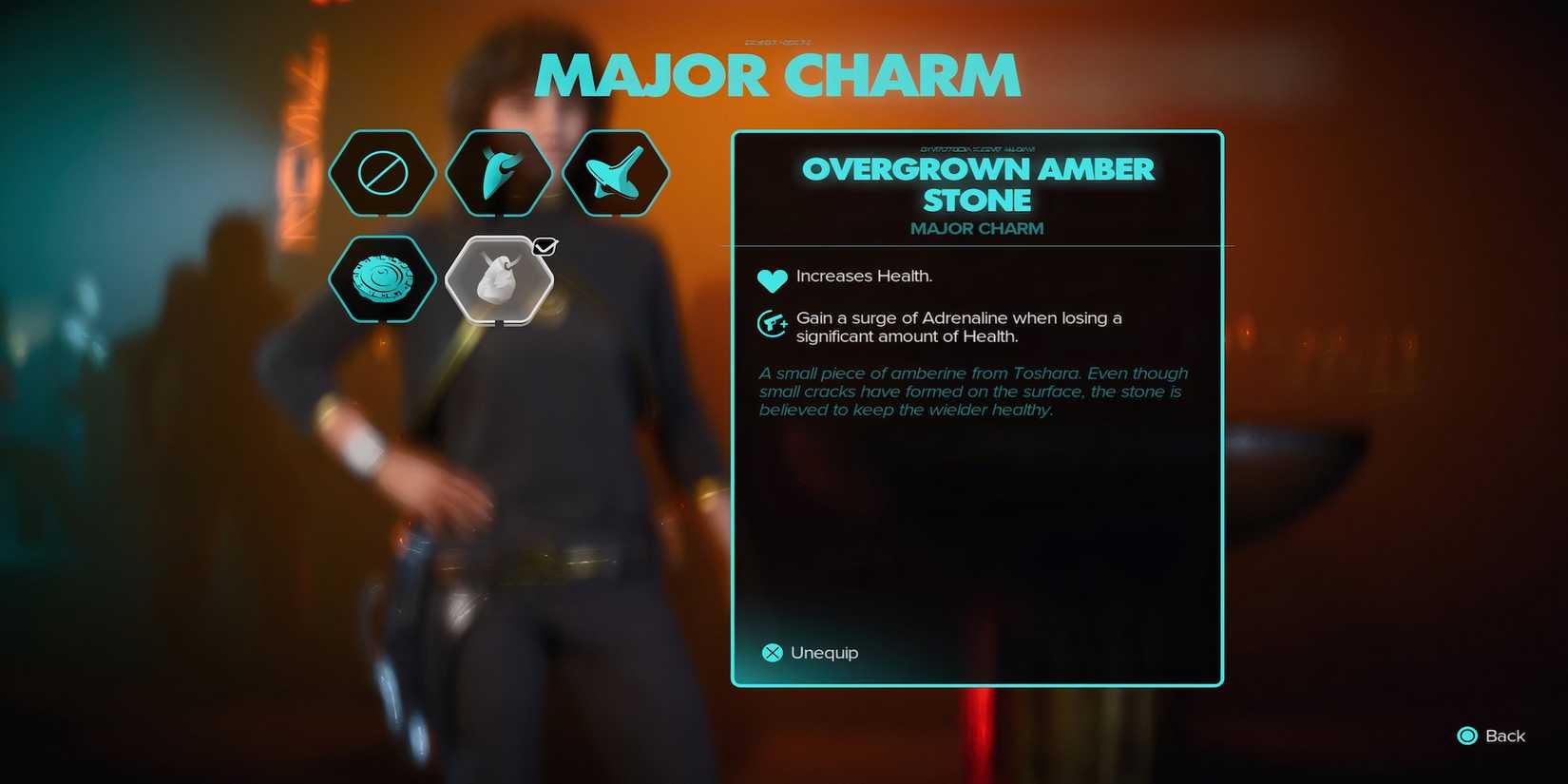This screenshot has width=1568, height=784.
Task: Select the MAJOR CHARM subtitle under the charm name
Action: pyautogui.click(x=977, y=228)
